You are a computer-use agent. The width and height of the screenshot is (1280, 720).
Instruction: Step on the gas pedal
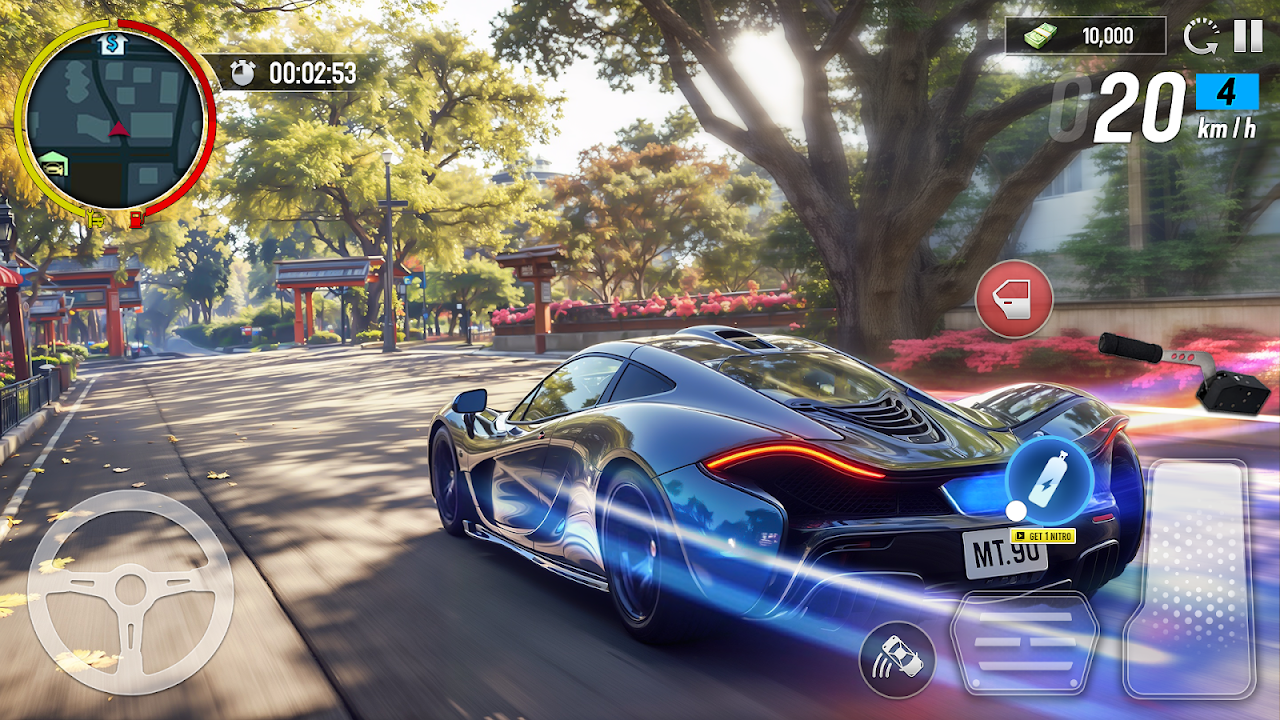click(x=1189, y=578)
